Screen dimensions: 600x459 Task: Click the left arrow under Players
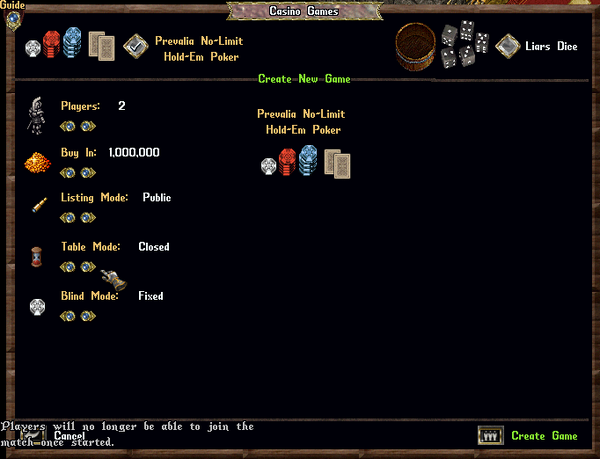[68, 126]
